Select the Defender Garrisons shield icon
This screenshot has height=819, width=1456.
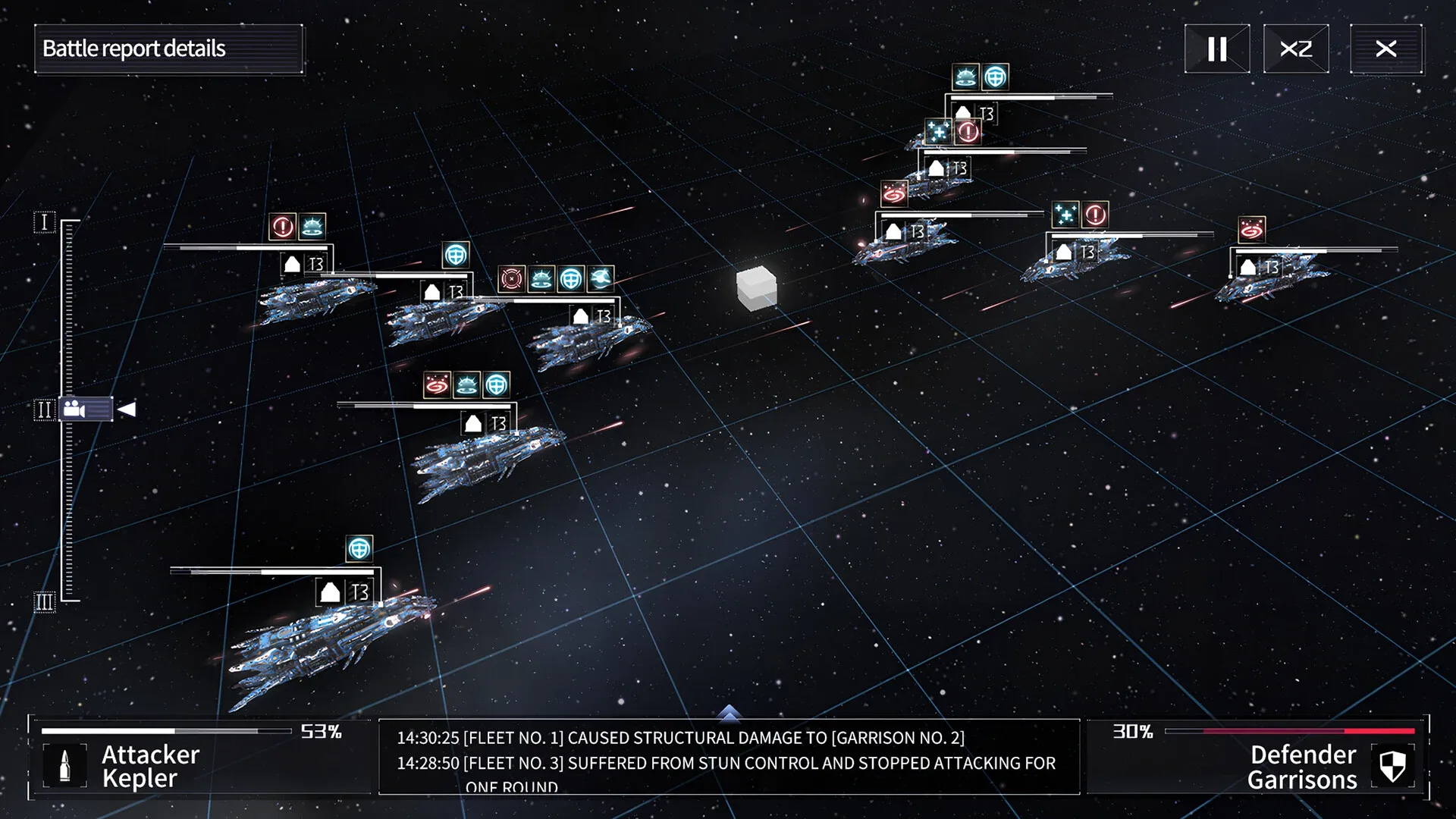(1392, 766)
